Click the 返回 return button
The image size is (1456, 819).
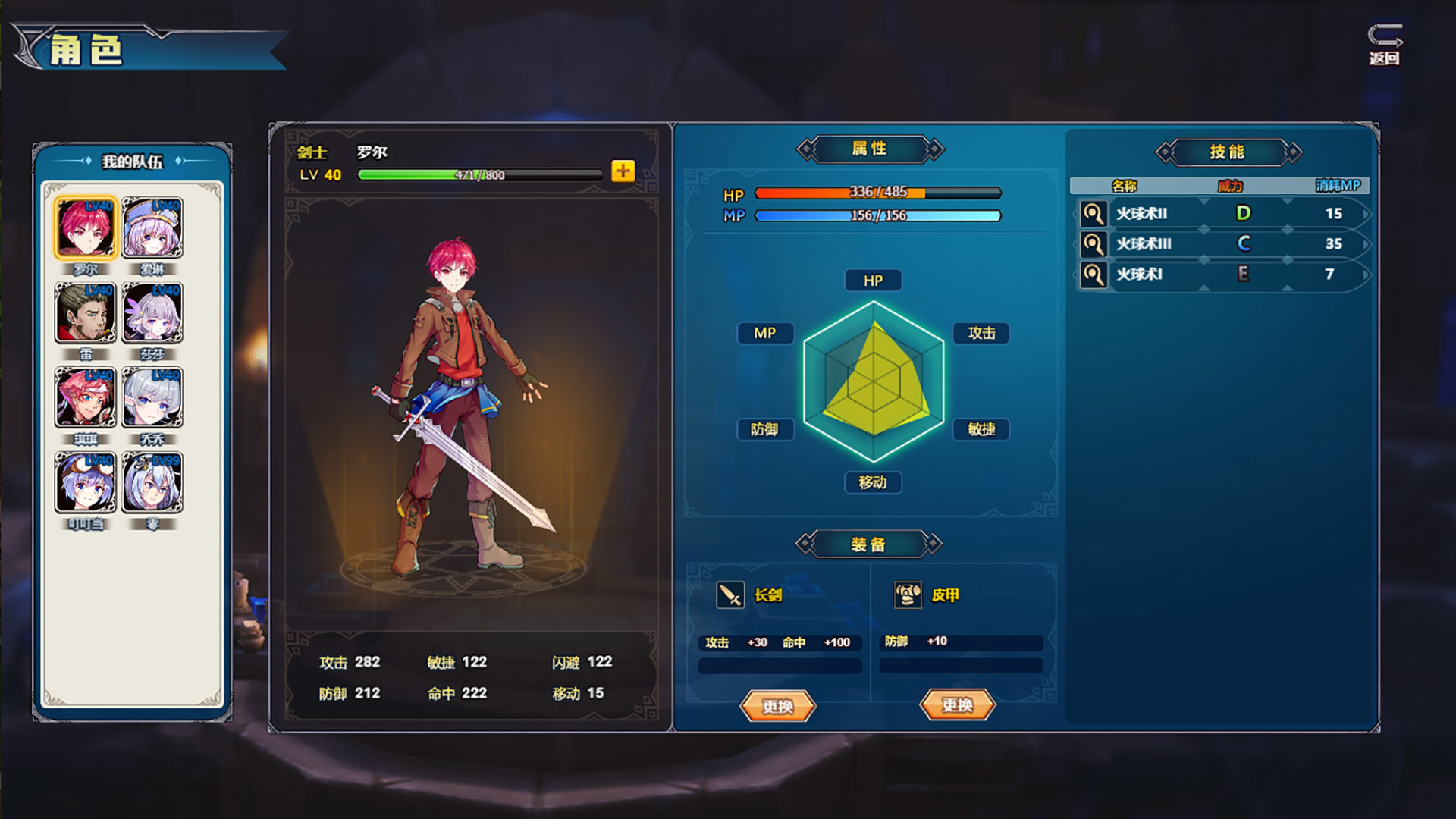coord(1385,45)
